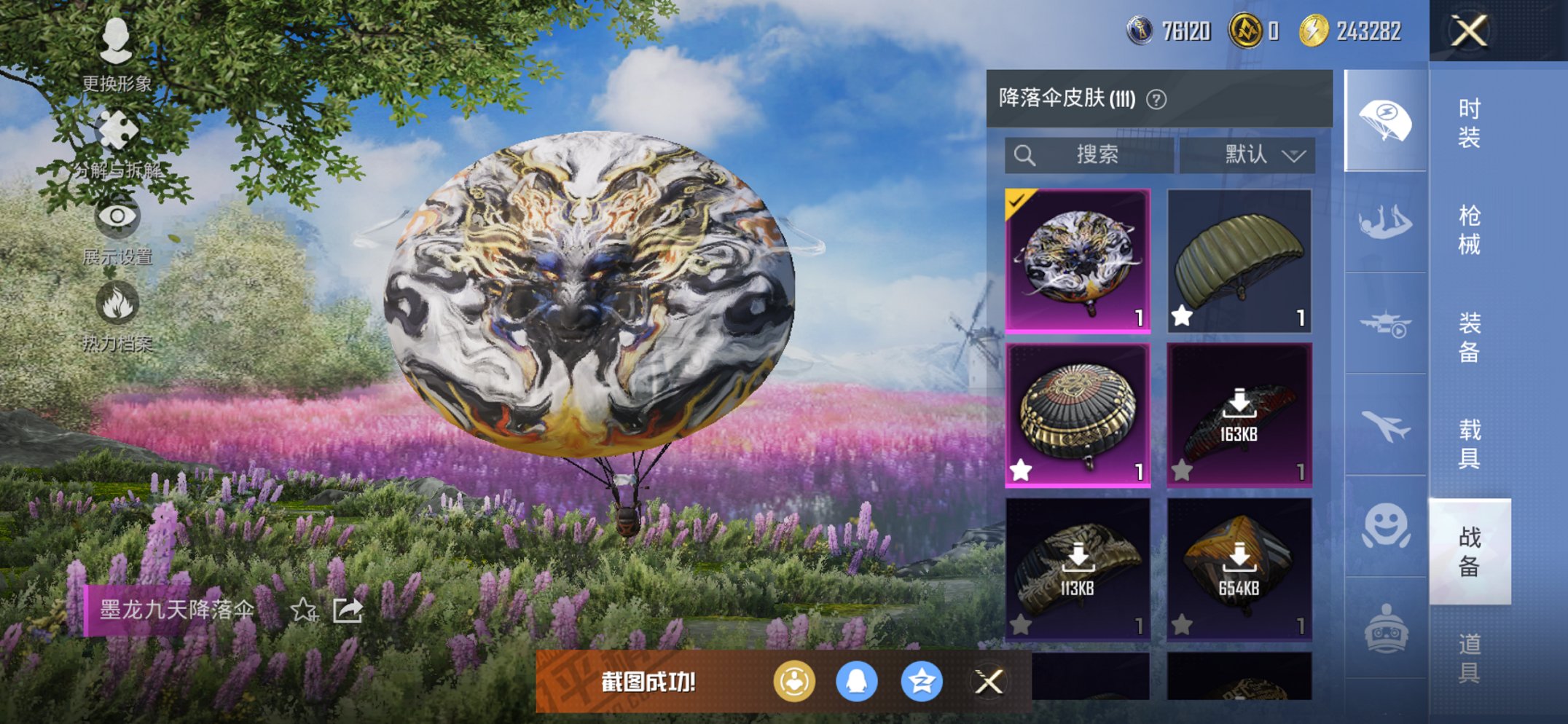
Task: Open 展示设置 display settings eye icon
Action: coord(117,219)
